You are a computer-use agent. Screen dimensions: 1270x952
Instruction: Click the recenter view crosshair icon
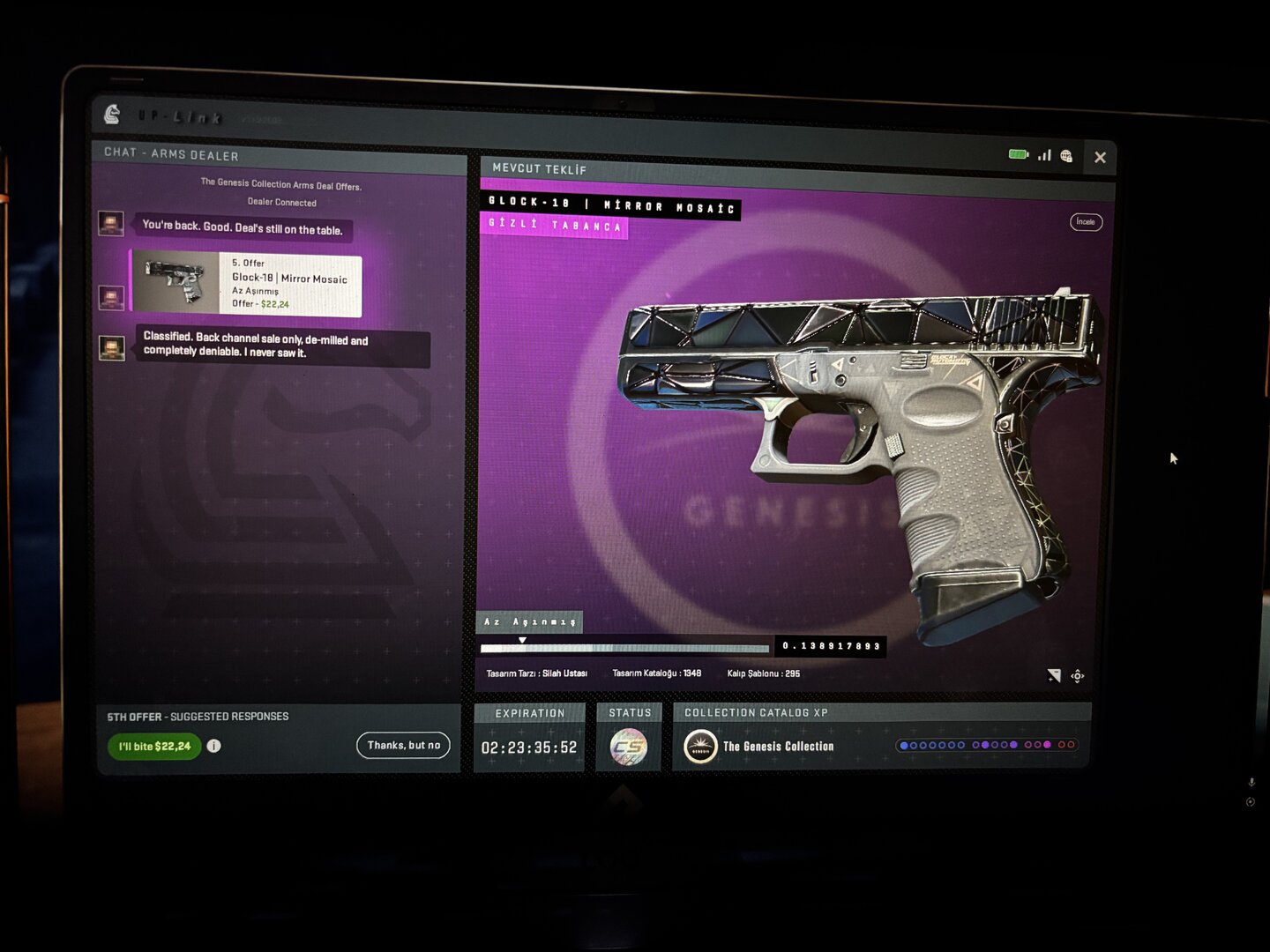pyautogui.click(x=1078, y=676)
